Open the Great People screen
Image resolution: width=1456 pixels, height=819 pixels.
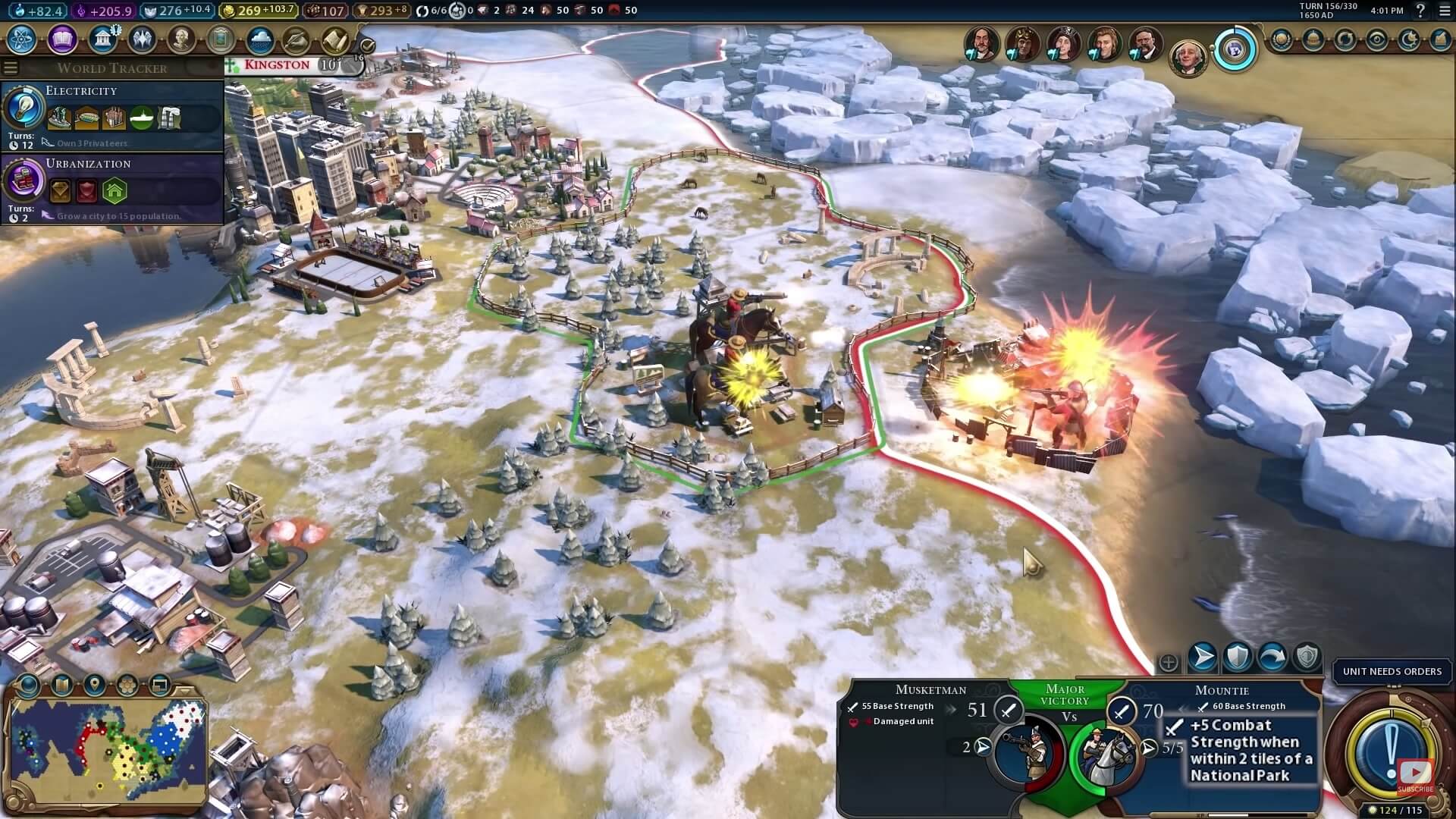click(180, 39)
